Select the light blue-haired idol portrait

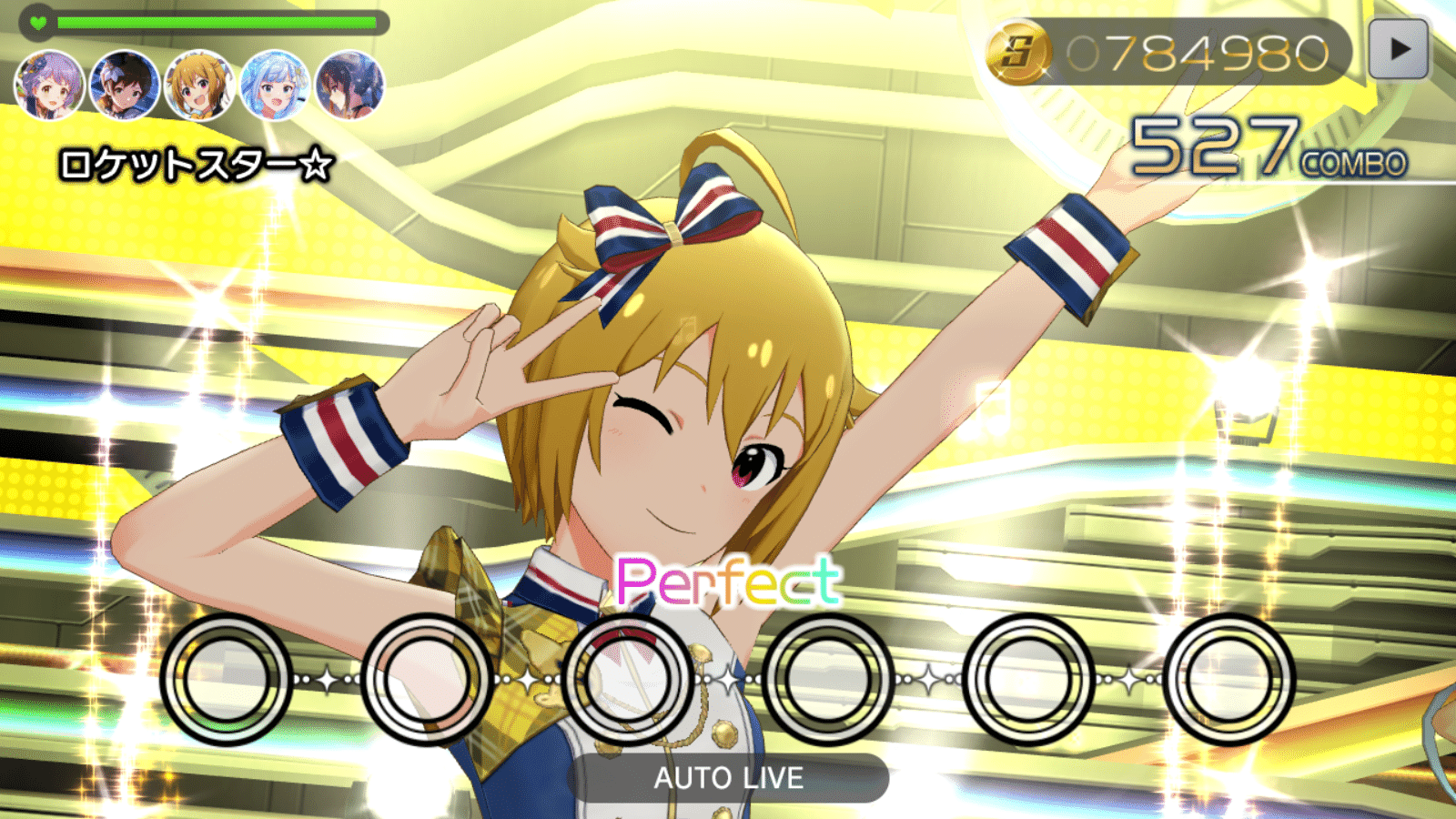pos(275,86)
